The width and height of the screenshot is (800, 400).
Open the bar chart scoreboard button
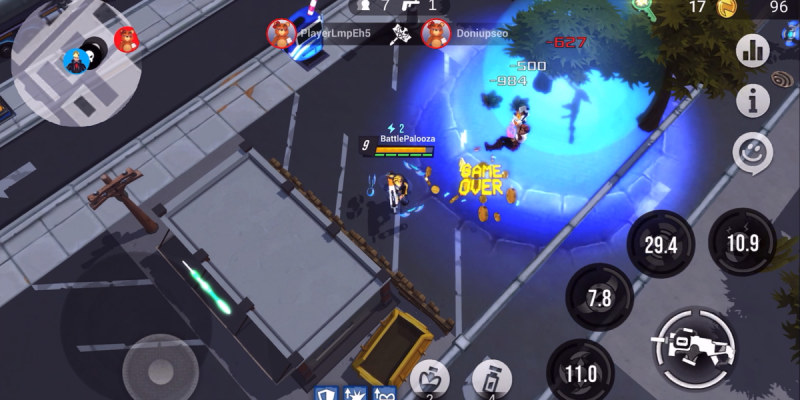coord(752,50)
